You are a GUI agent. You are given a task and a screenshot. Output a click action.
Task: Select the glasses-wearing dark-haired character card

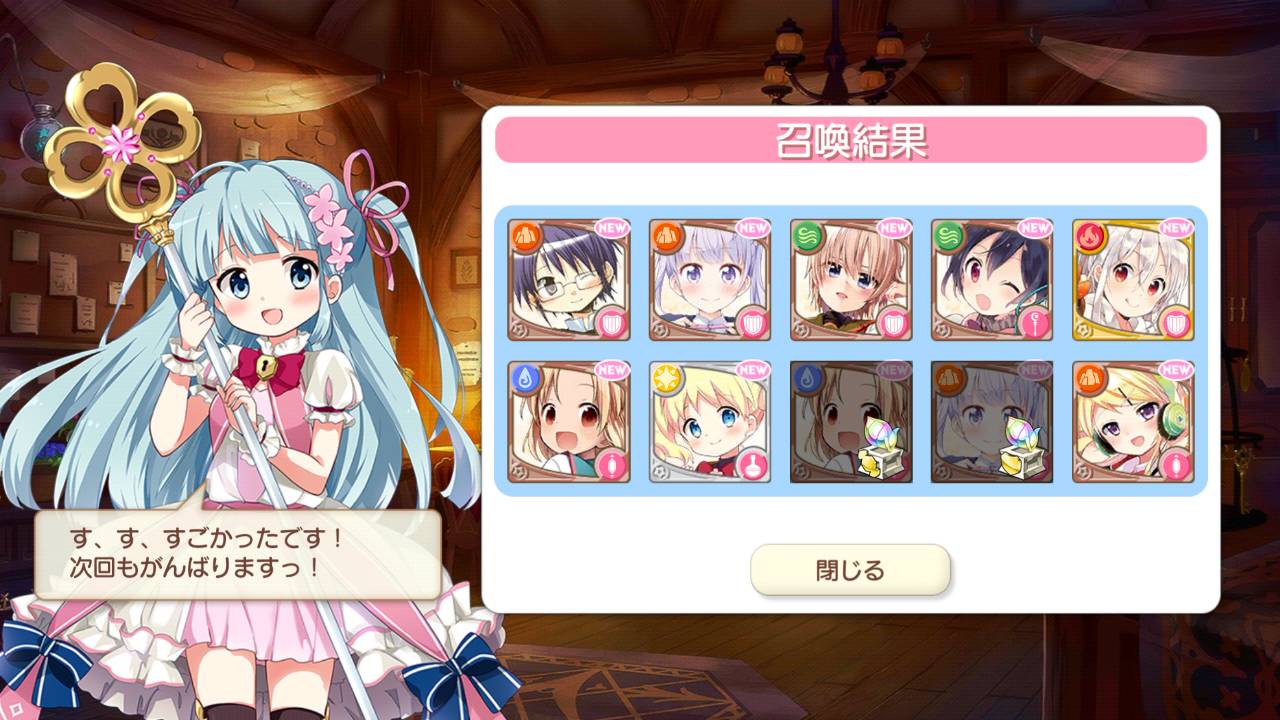(x=569, y=280)
